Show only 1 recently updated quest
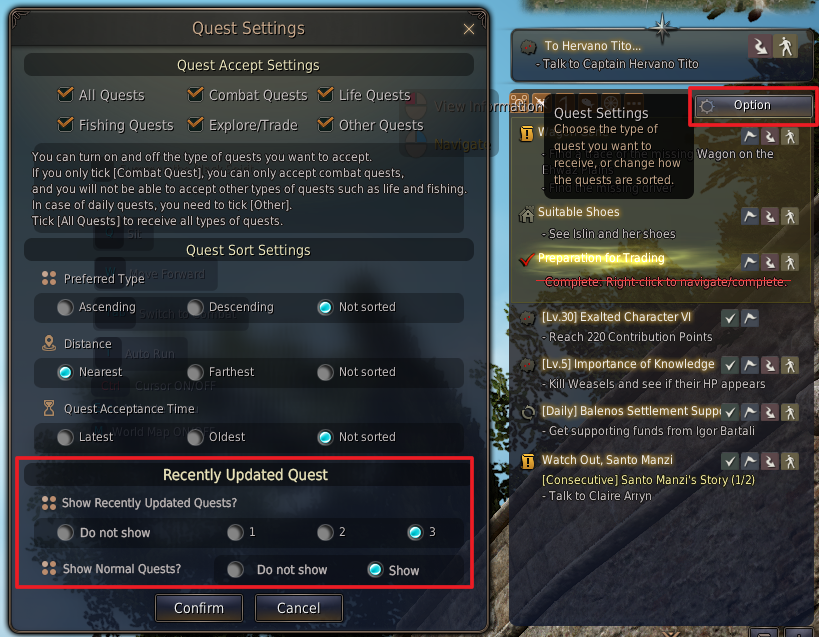The width and height of the screenshot is (819, 637). [x=235, y=532]
